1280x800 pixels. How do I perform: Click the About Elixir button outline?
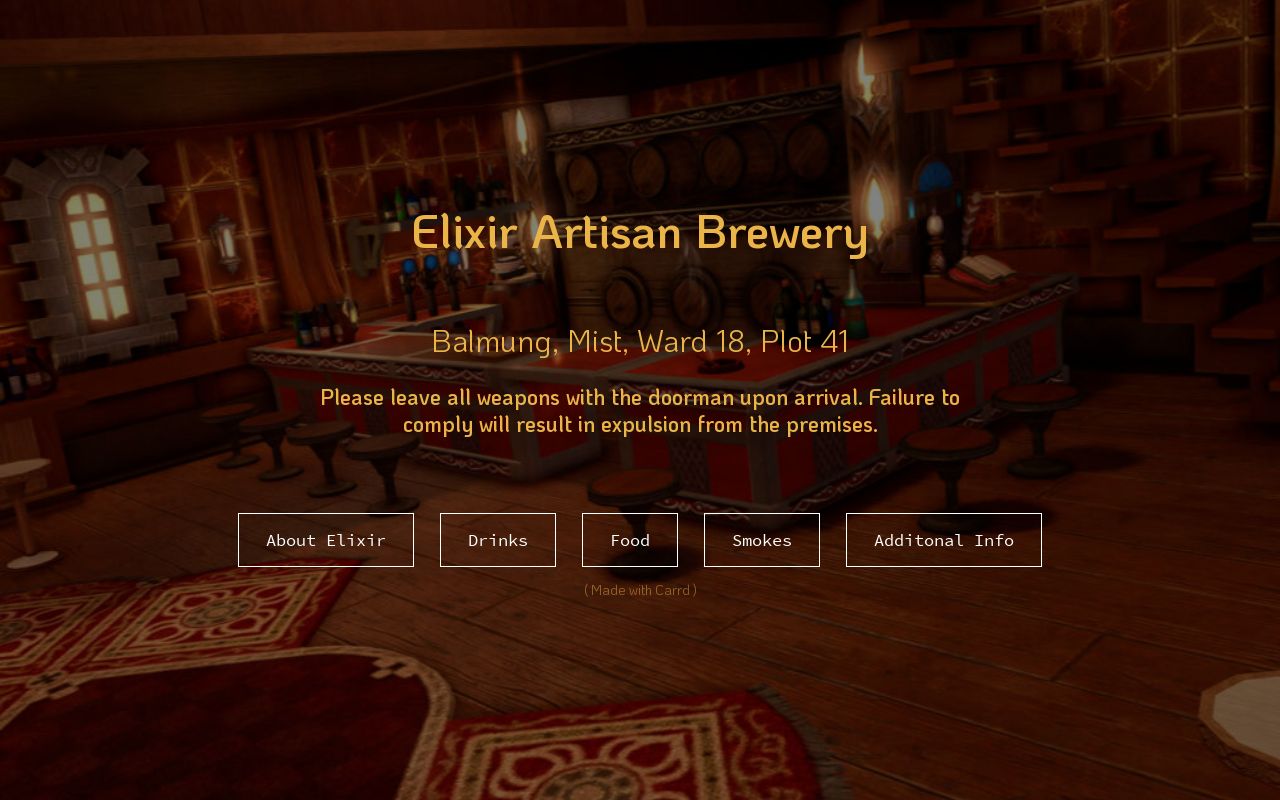[x=326, y=516]
